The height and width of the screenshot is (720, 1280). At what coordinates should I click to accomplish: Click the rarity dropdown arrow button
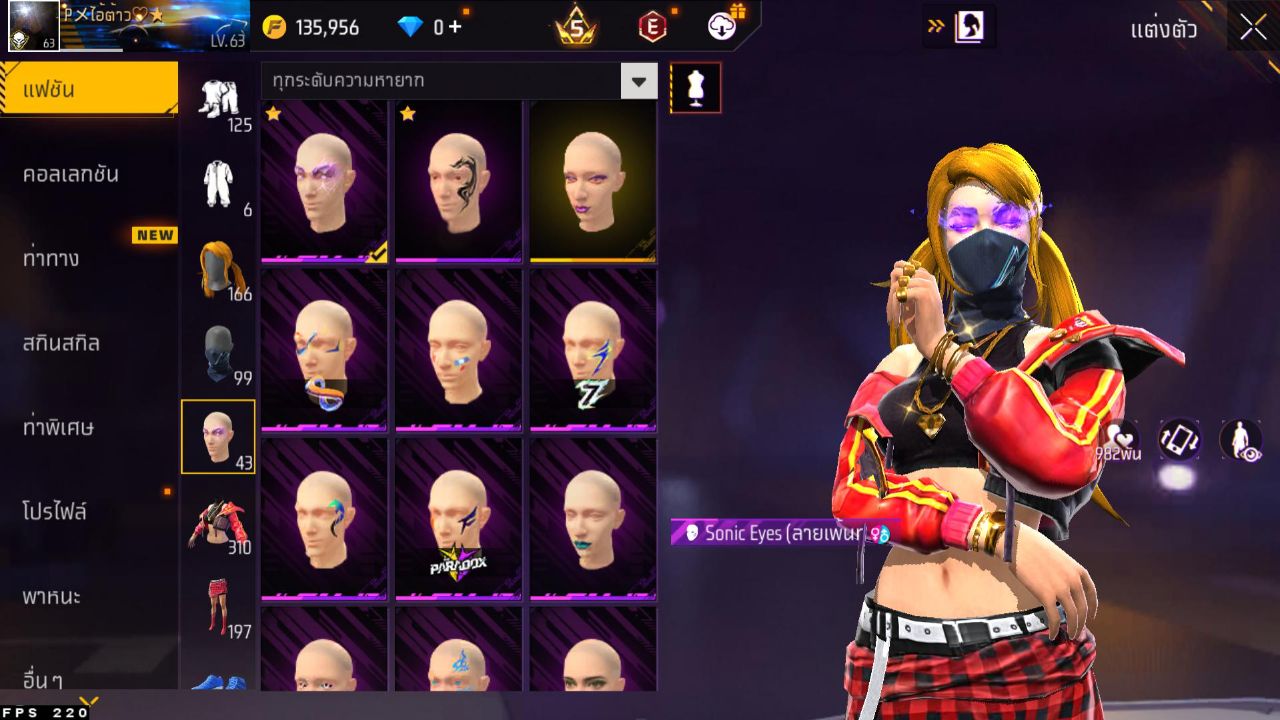(x=640, y=79)
